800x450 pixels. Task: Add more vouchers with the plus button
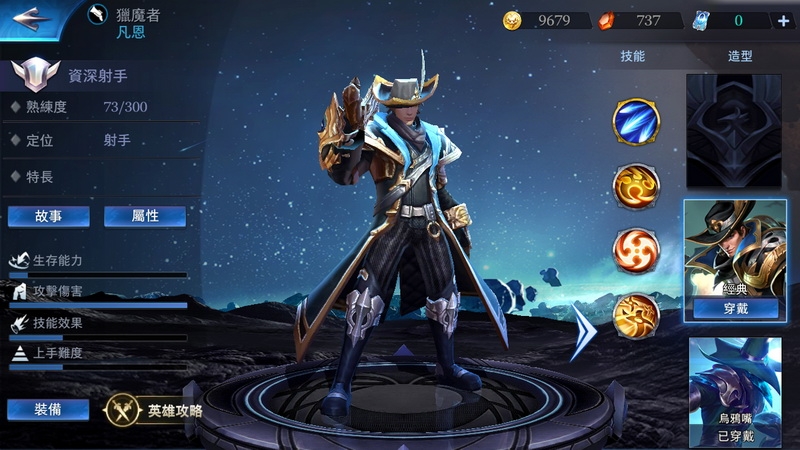pos(783,21)
